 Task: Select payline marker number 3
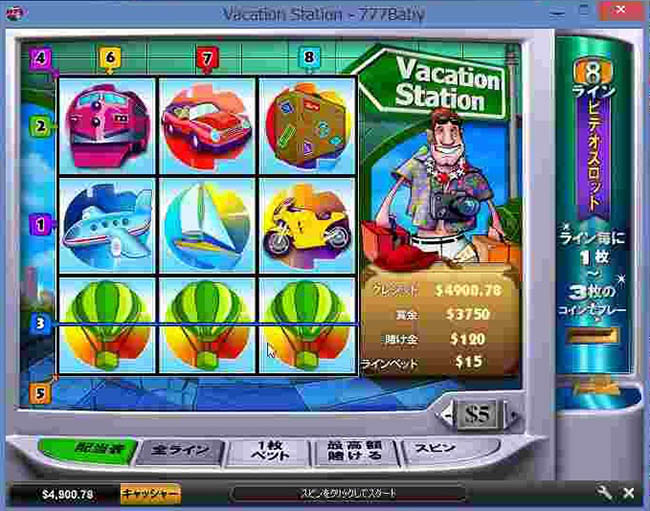[x=41, y=323]
